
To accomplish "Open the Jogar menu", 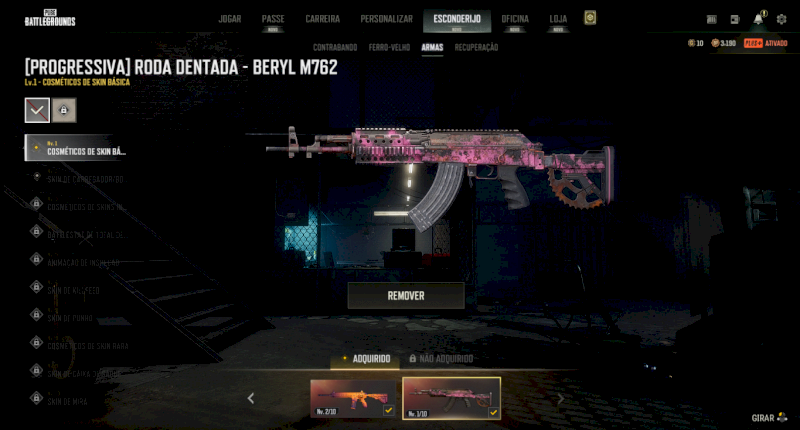I will pyautogui.click(x=229, y=19).
